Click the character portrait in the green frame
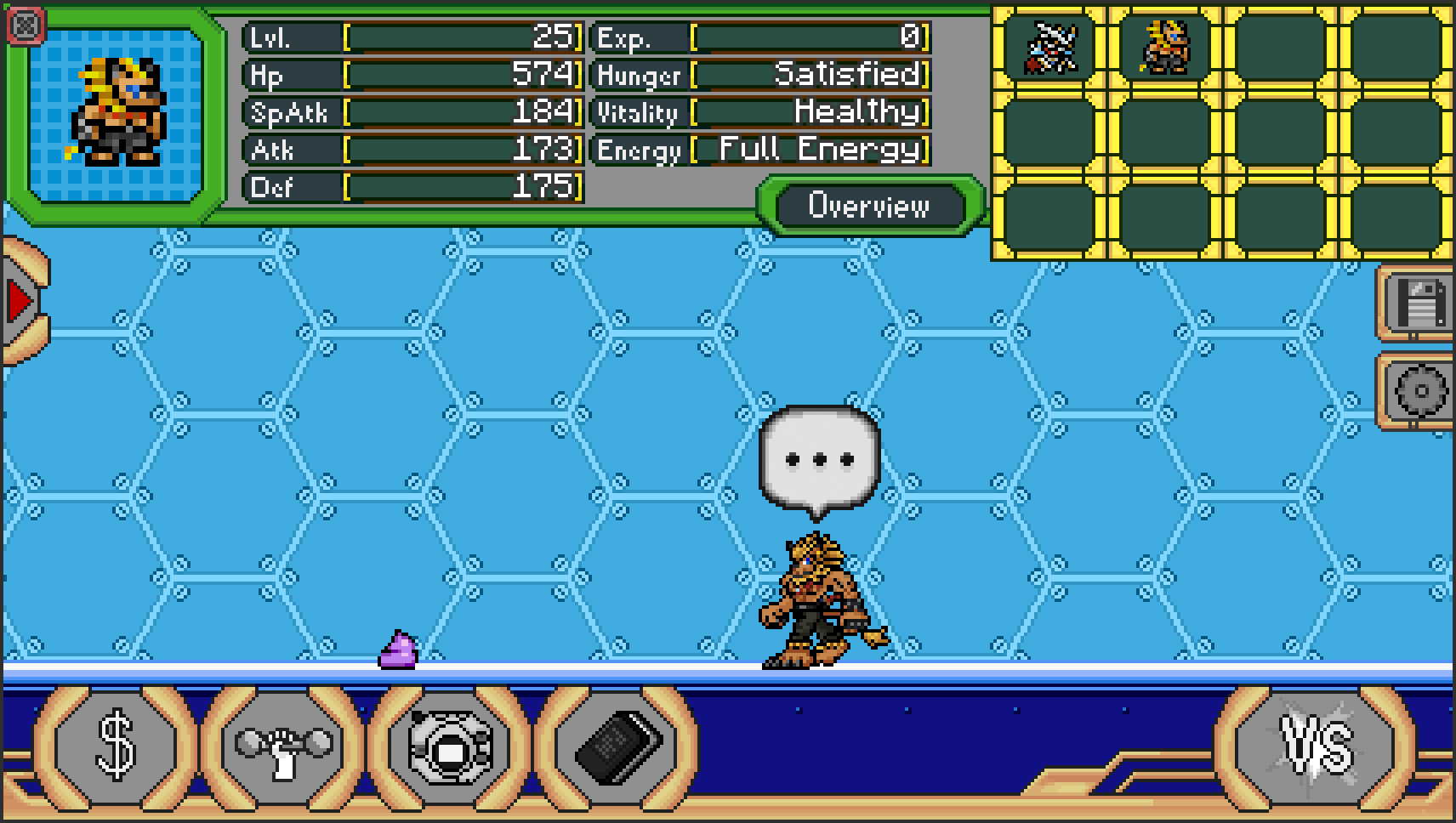The height and width of the screenshot is (823, 1456). point(119,111)
